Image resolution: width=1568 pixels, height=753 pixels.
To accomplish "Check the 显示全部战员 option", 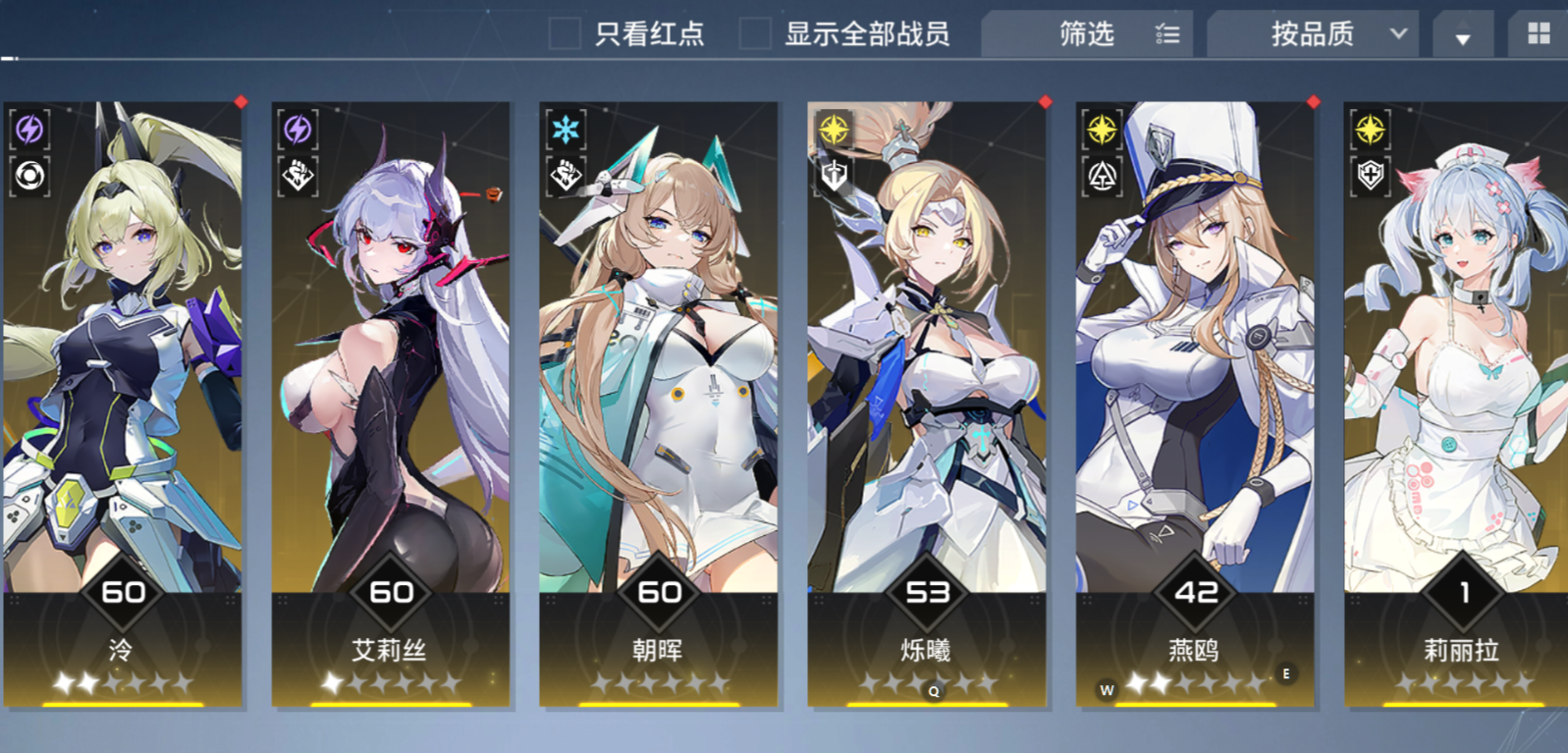I will tap(756, 33).
